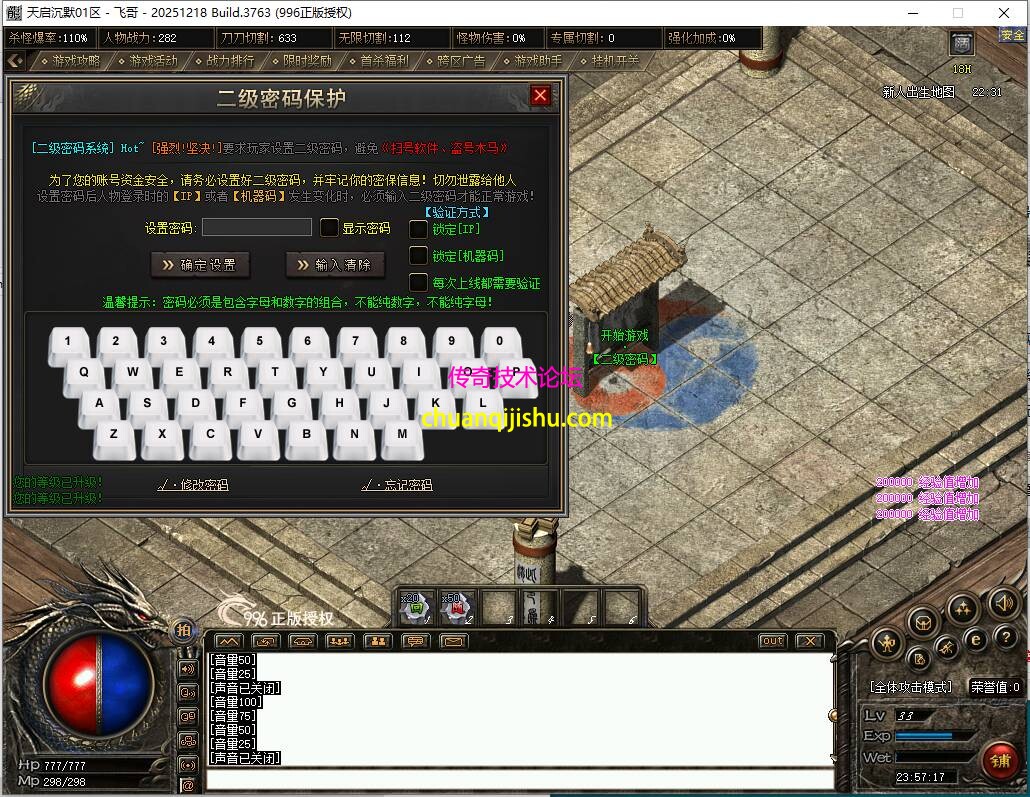Maximize the game window
This screenshot has width=1030, height=797.
point(957,13)
